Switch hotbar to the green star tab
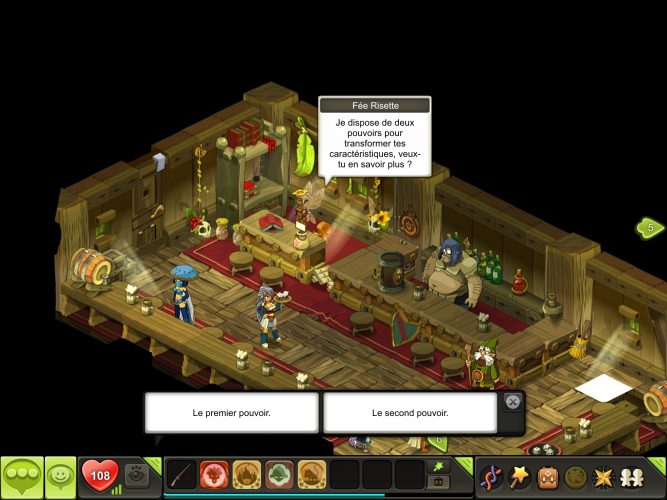The height and width of the screenshot is (500, 667). click(437, 466)
